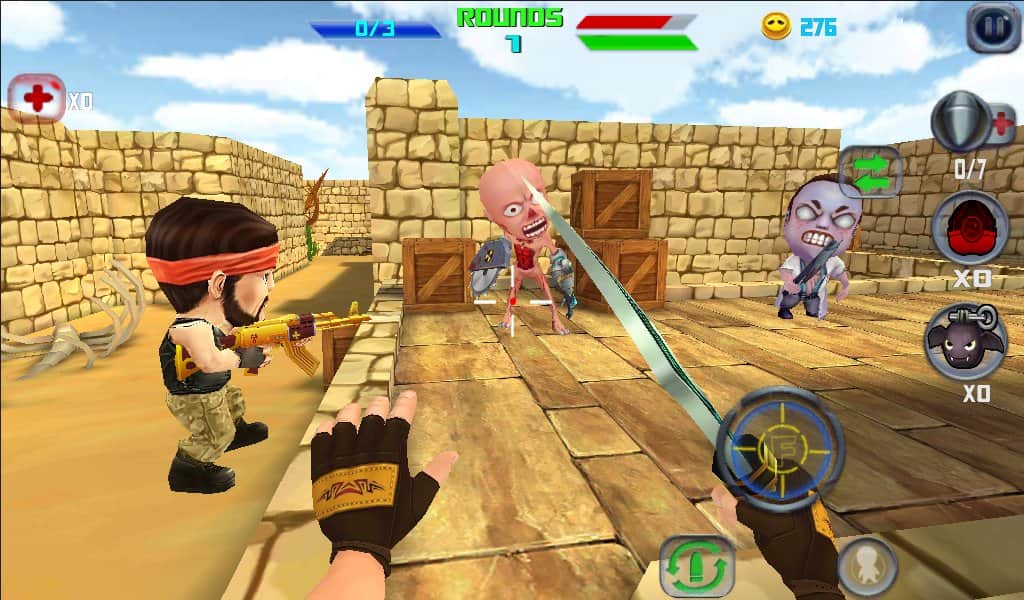Switch weapon with the green arrows button
The width and height of the screenshot is (1024, 600).
[871, 171]
